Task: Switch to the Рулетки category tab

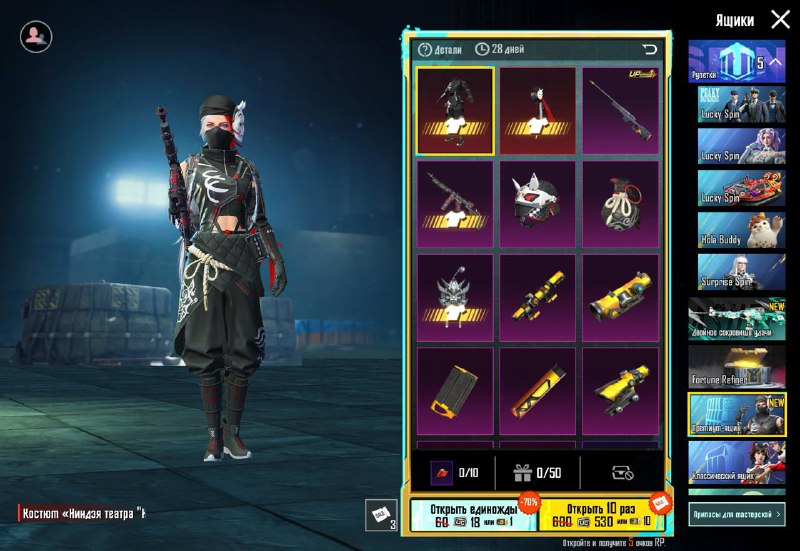Action: (x=736, y=63)
